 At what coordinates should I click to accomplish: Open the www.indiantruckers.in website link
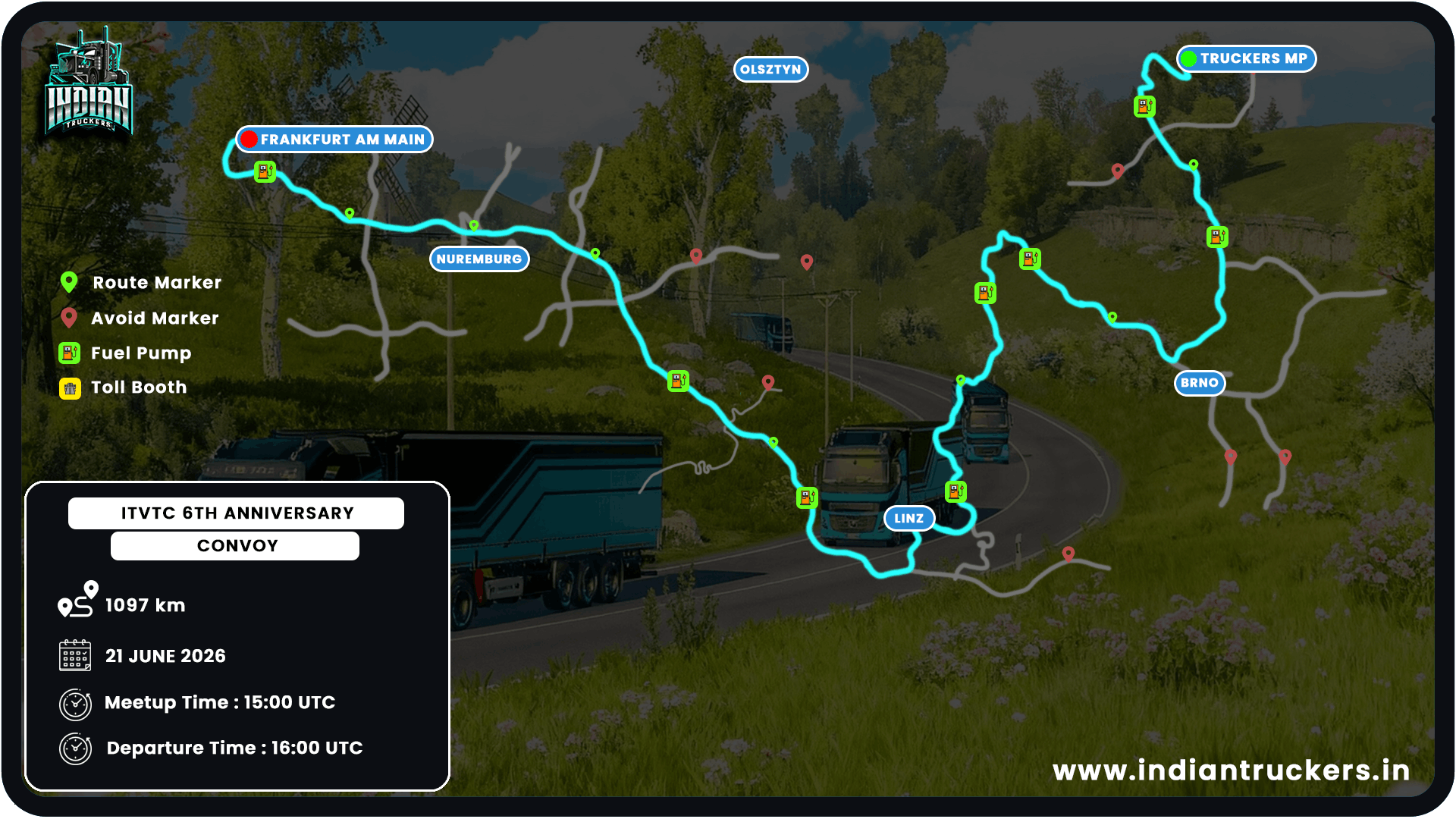(x=1231, y=770)
